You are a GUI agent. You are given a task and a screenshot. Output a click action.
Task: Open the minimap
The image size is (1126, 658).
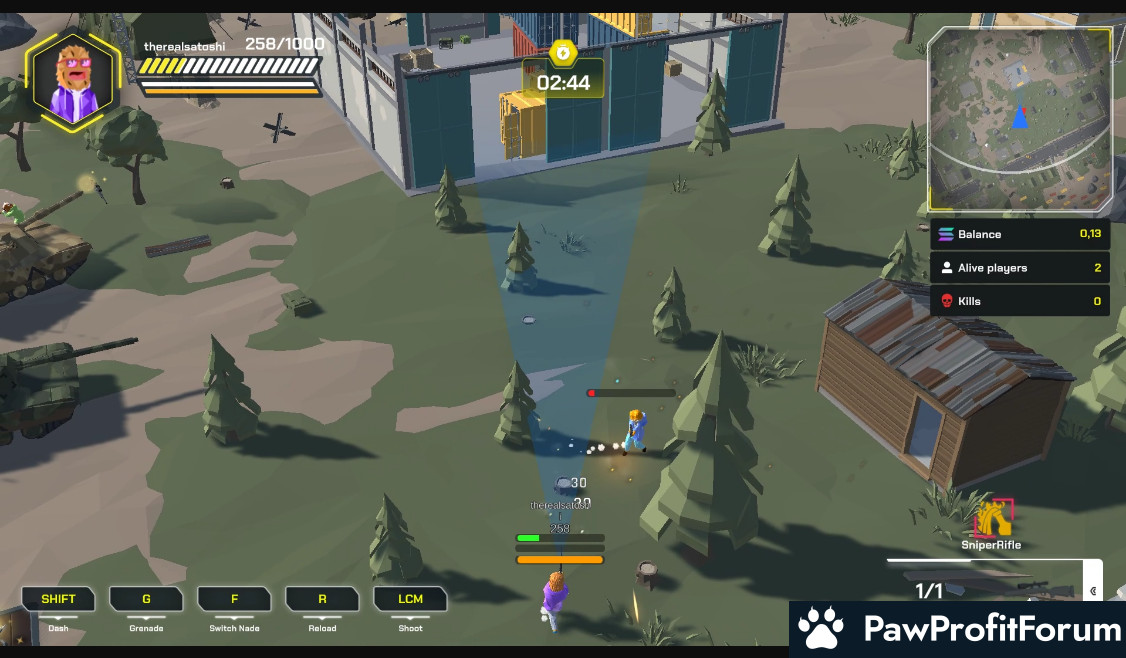click(1019, 119)
